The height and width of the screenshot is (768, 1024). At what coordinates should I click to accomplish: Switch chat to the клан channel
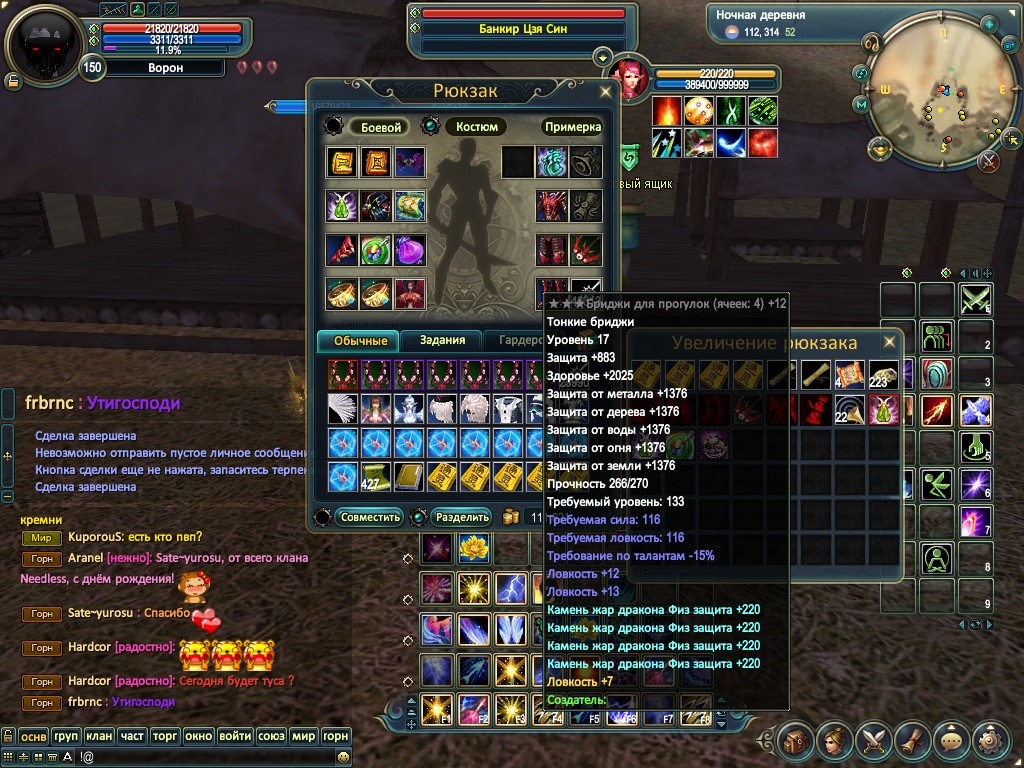99,736
